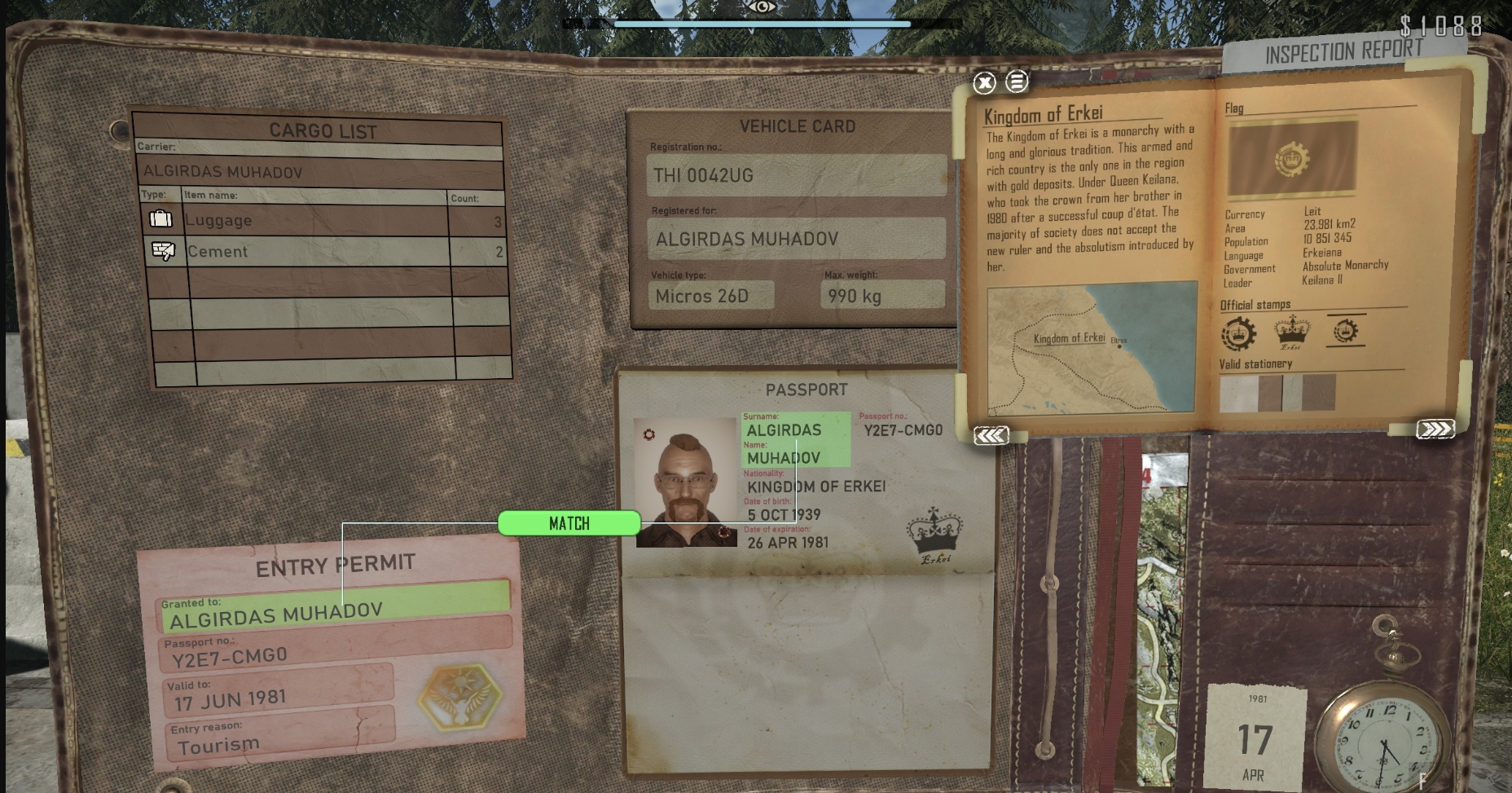Select vehicle registration number THI 0042UG
Image resolution: width=1512 pixels, height=793 pixels.
(x=795, y=175)
